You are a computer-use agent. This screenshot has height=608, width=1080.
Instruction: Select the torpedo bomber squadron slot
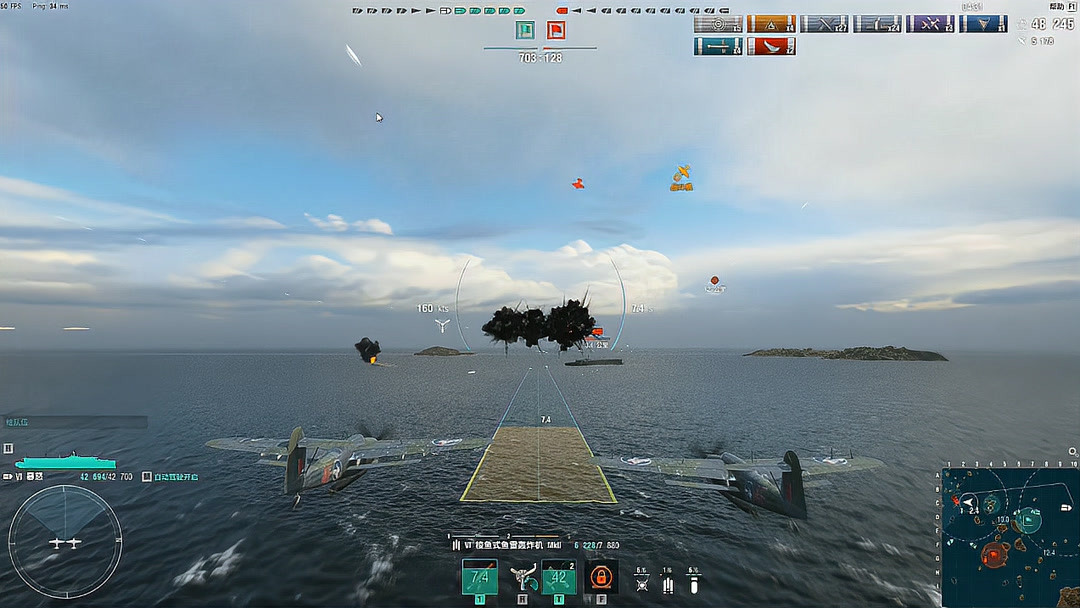(x=479, y=577)
